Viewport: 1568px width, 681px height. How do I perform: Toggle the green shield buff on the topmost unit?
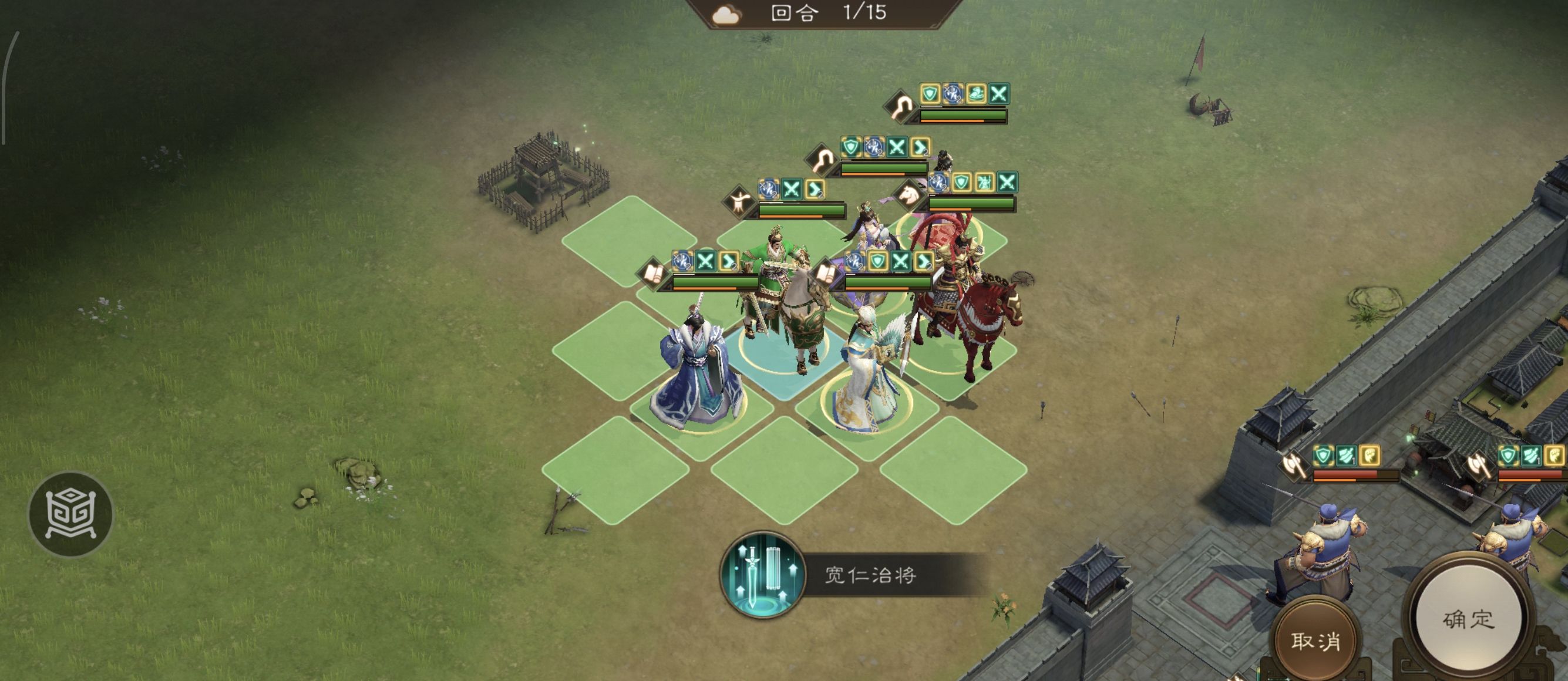pyautogui.click(x=930, y=95)
